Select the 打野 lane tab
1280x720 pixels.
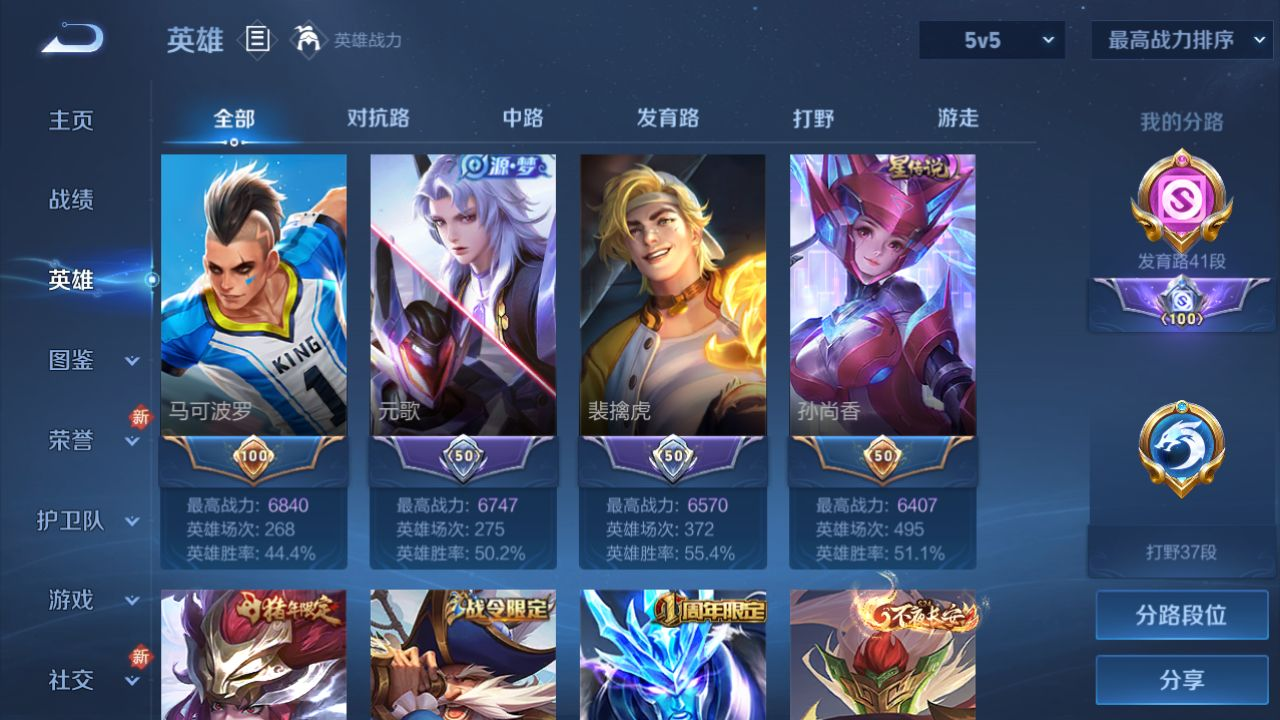(x=813, y=118)
